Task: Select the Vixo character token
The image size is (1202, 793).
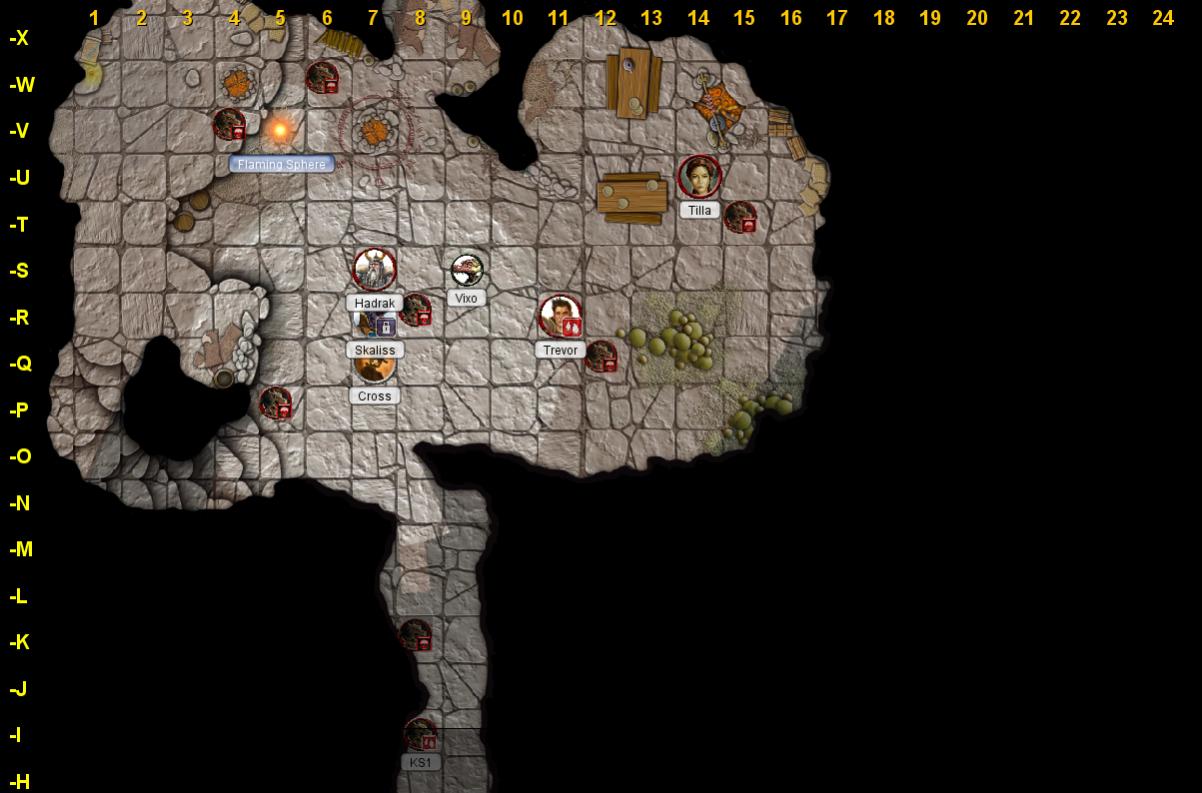Action: 467,268
